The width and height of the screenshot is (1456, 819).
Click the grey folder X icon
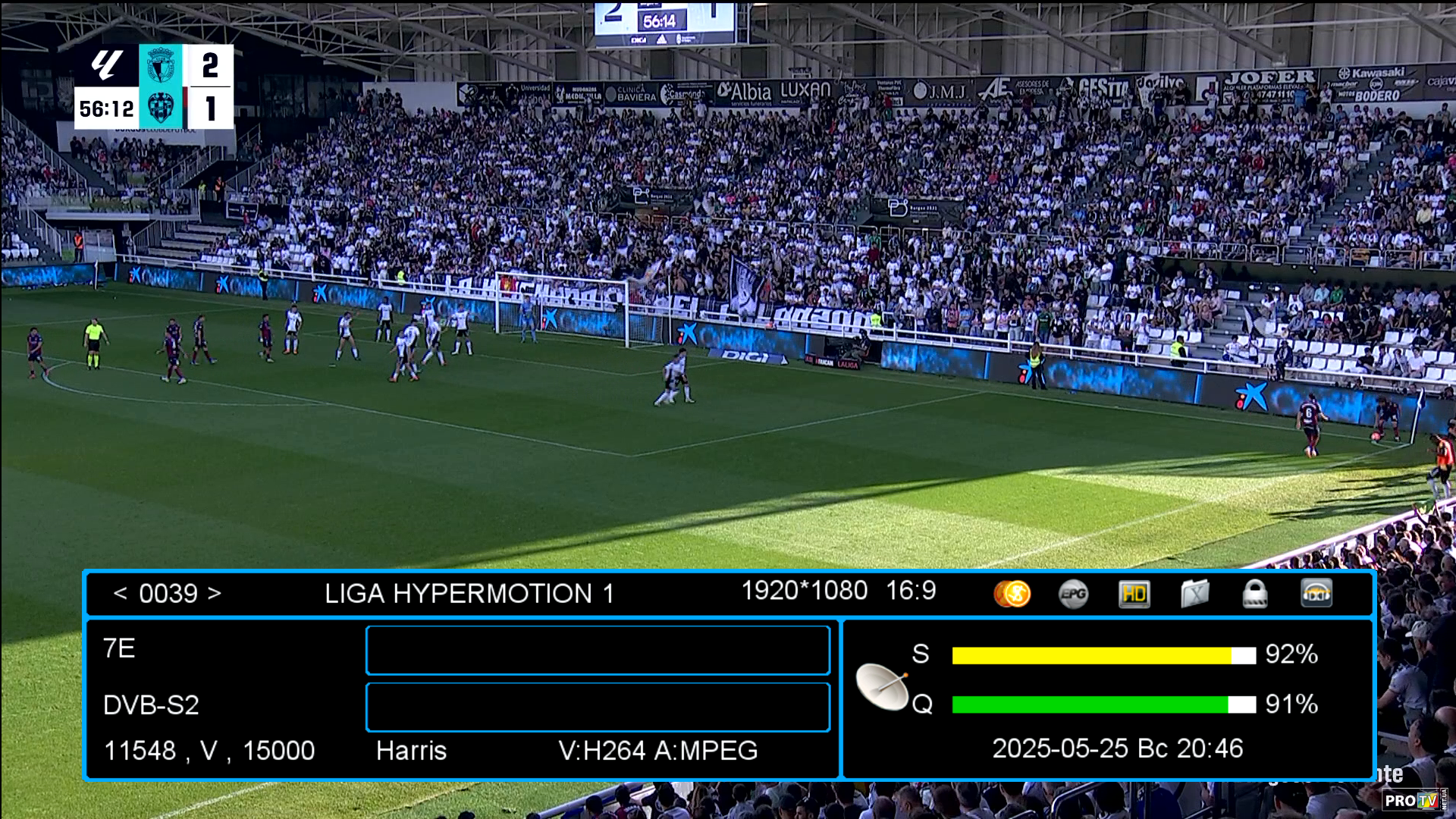pos(1194,594)
